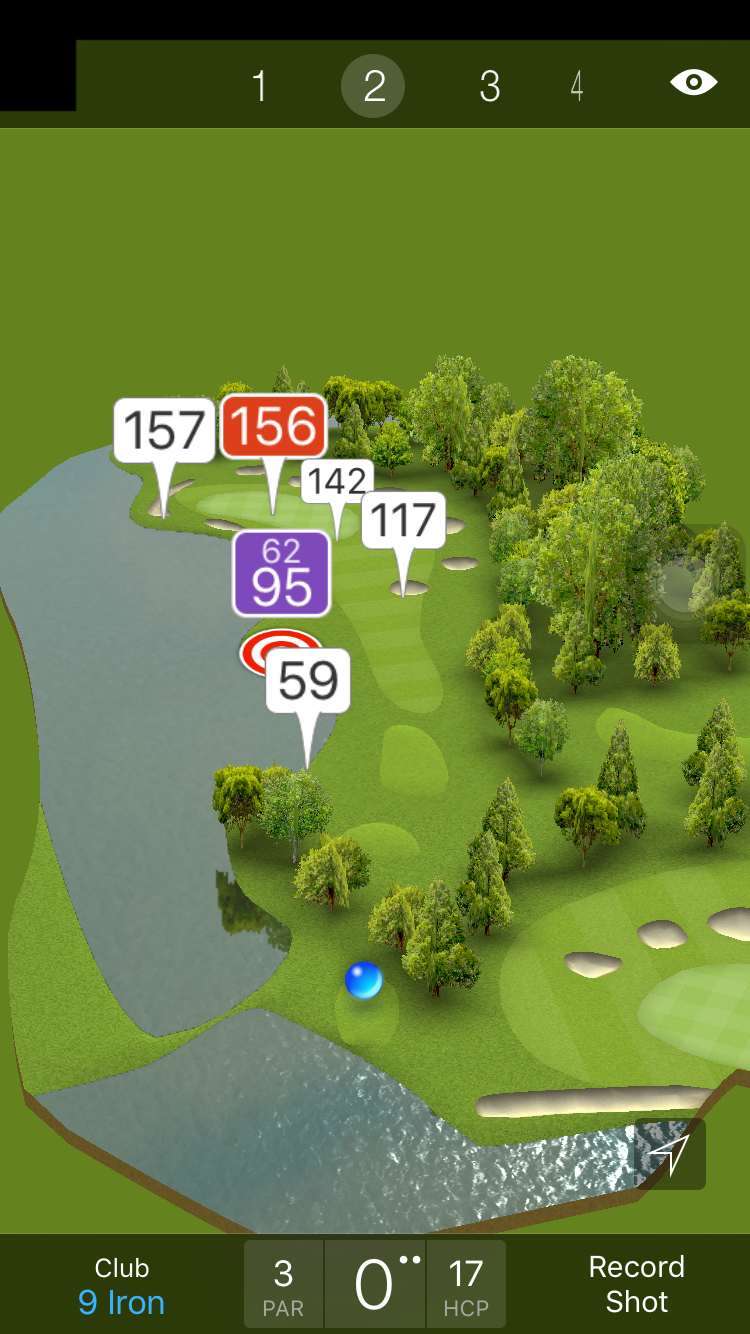Tap the 117 distance marker
Screen dimensions: 750x1334
click(x=403, y=520)
